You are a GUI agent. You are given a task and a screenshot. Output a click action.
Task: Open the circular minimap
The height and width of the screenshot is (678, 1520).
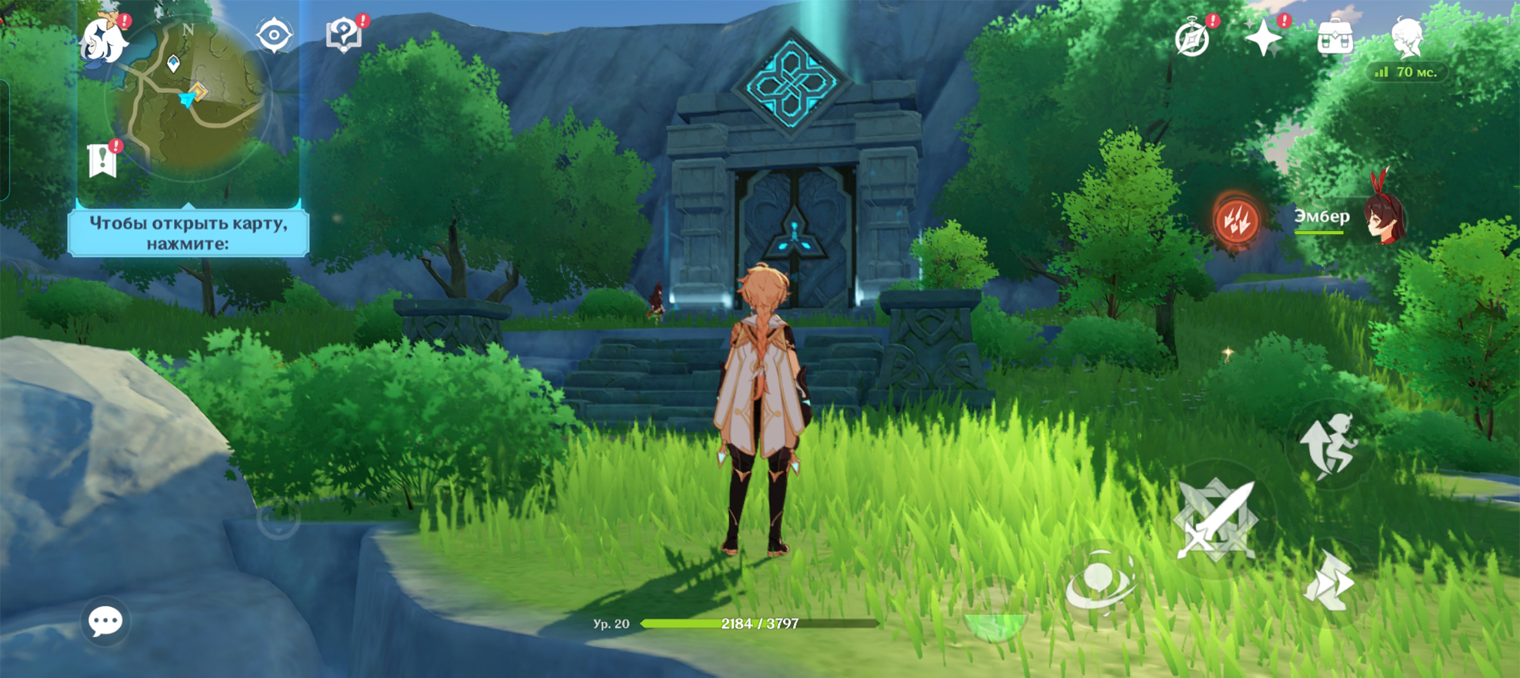tap(188, 98)
